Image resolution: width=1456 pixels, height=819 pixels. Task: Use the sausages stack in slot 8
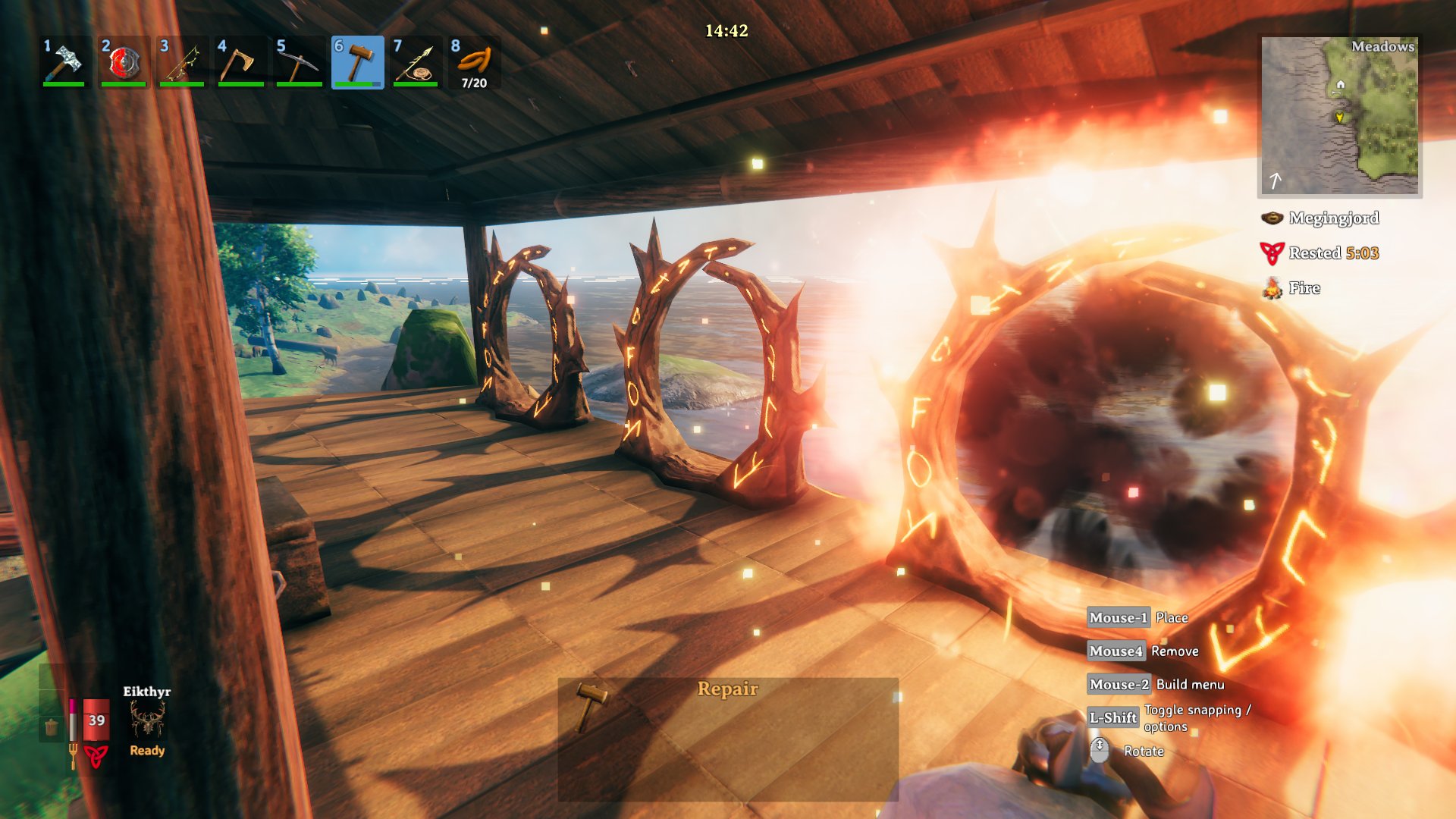point(475,62)
